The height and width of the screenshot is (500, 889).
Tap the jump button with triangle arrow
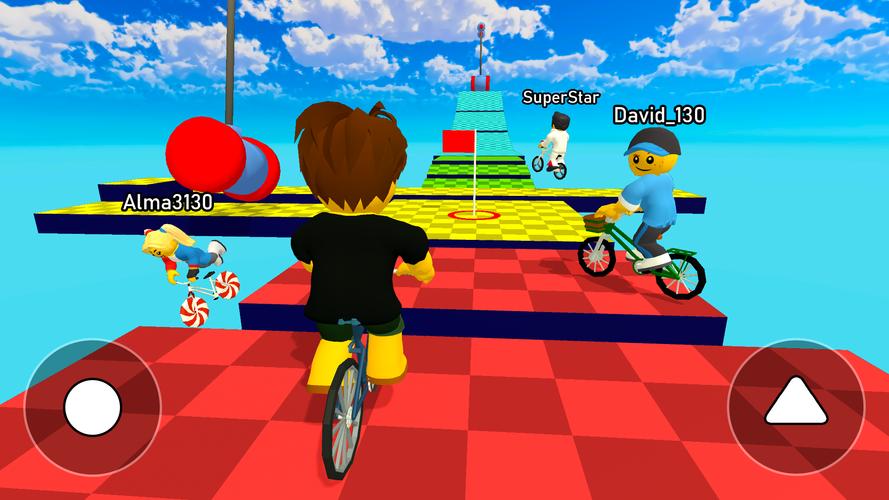tap(795, 406)
